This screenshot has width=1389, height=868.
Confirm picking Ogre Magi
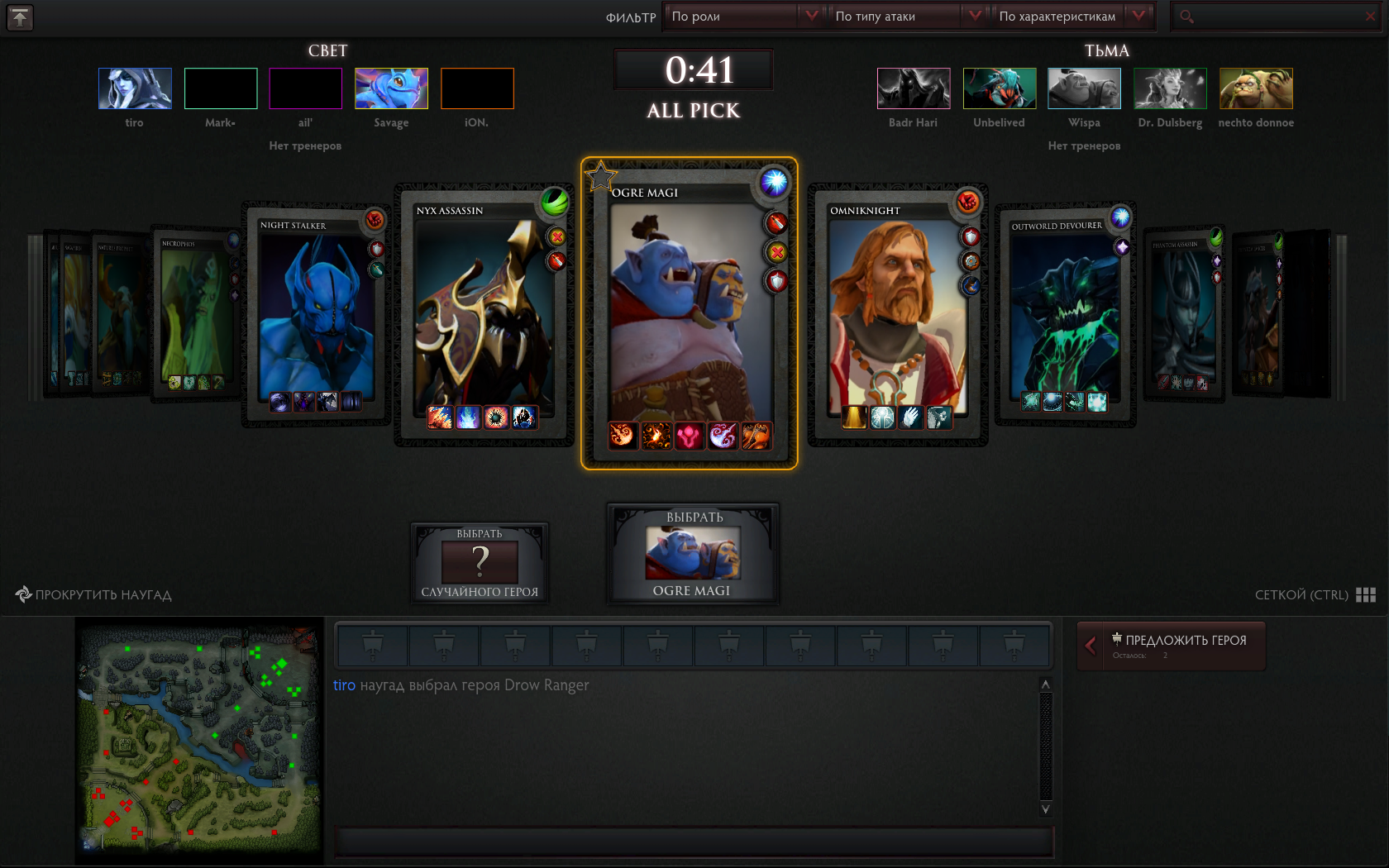point(693,554)
